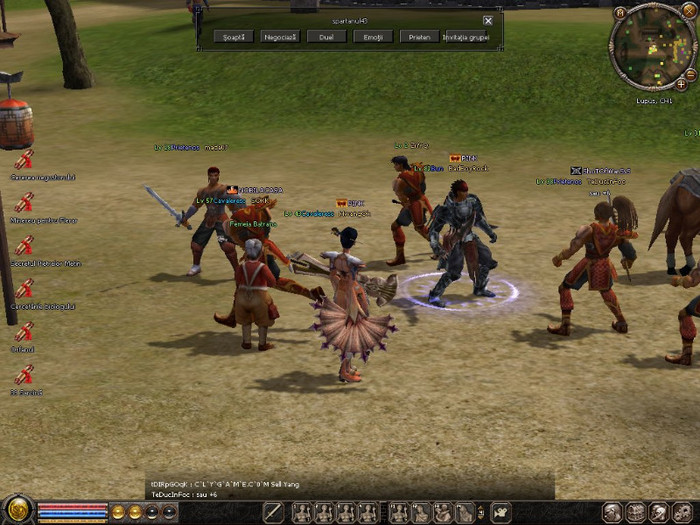This screenshot has height=525, width=700.
Task: Click the circular minimap
Action: pos(654,49)
